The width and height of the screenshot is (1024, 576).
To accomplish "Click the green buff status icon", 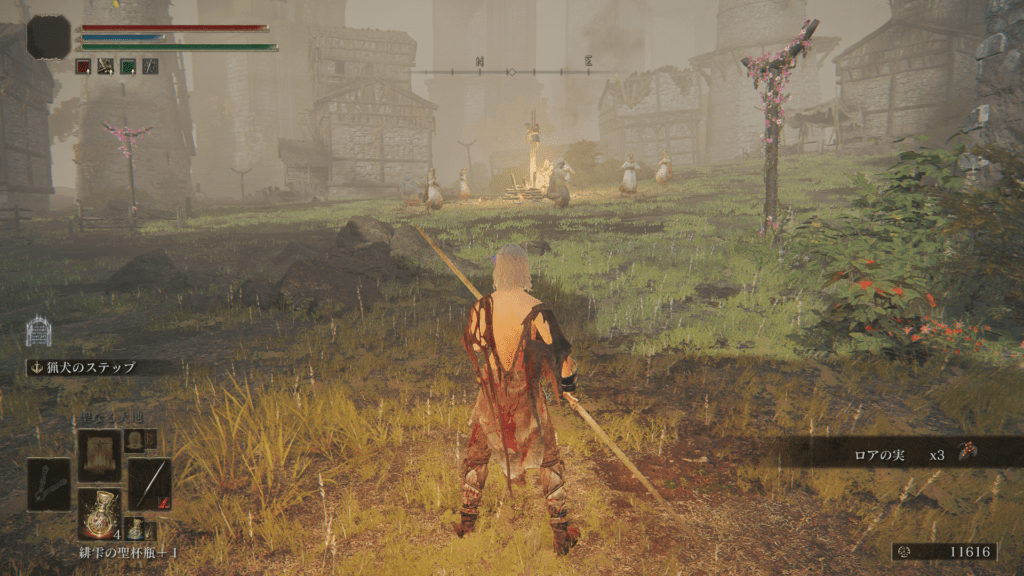I will (128, 67).
